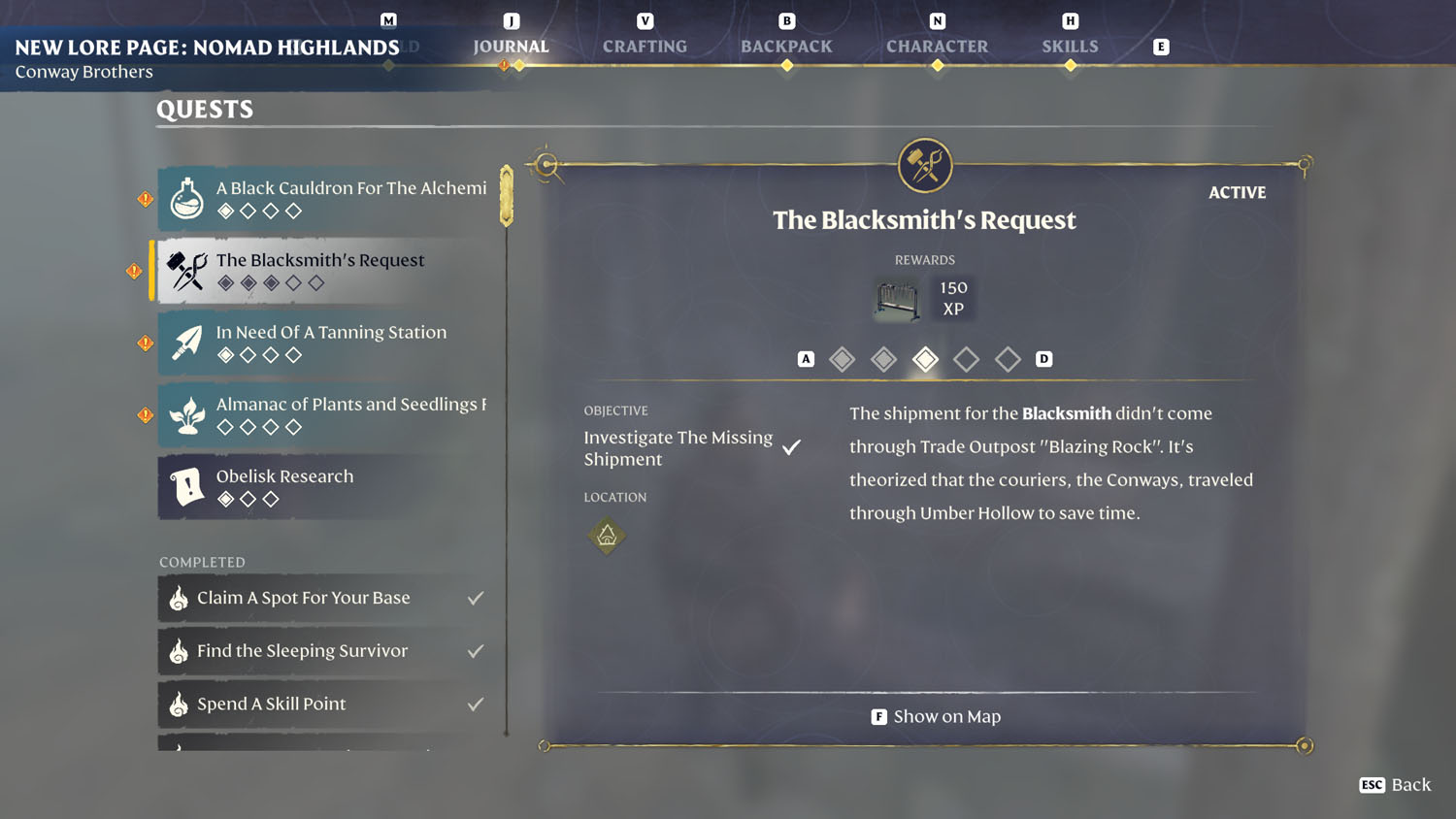Image resolution: width=1456 pixels, height=819 pixels.
Task: Click the flame icon beside Claim A Spot
Action: (x=179, y=599)
